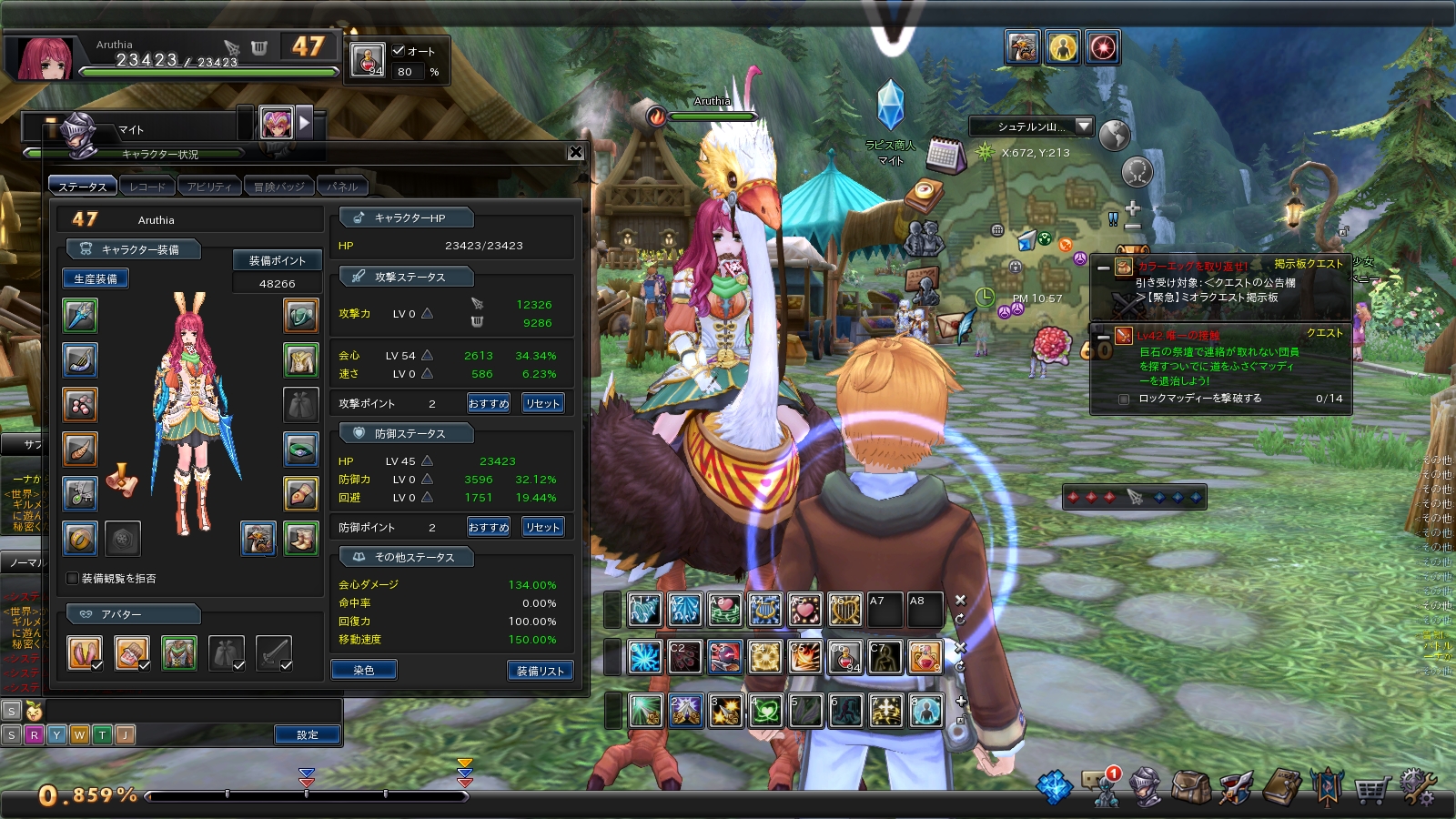This screenshot has height=819, width=1456.
Task: Switch to the レコード tab
Action: tap(147, 187)
